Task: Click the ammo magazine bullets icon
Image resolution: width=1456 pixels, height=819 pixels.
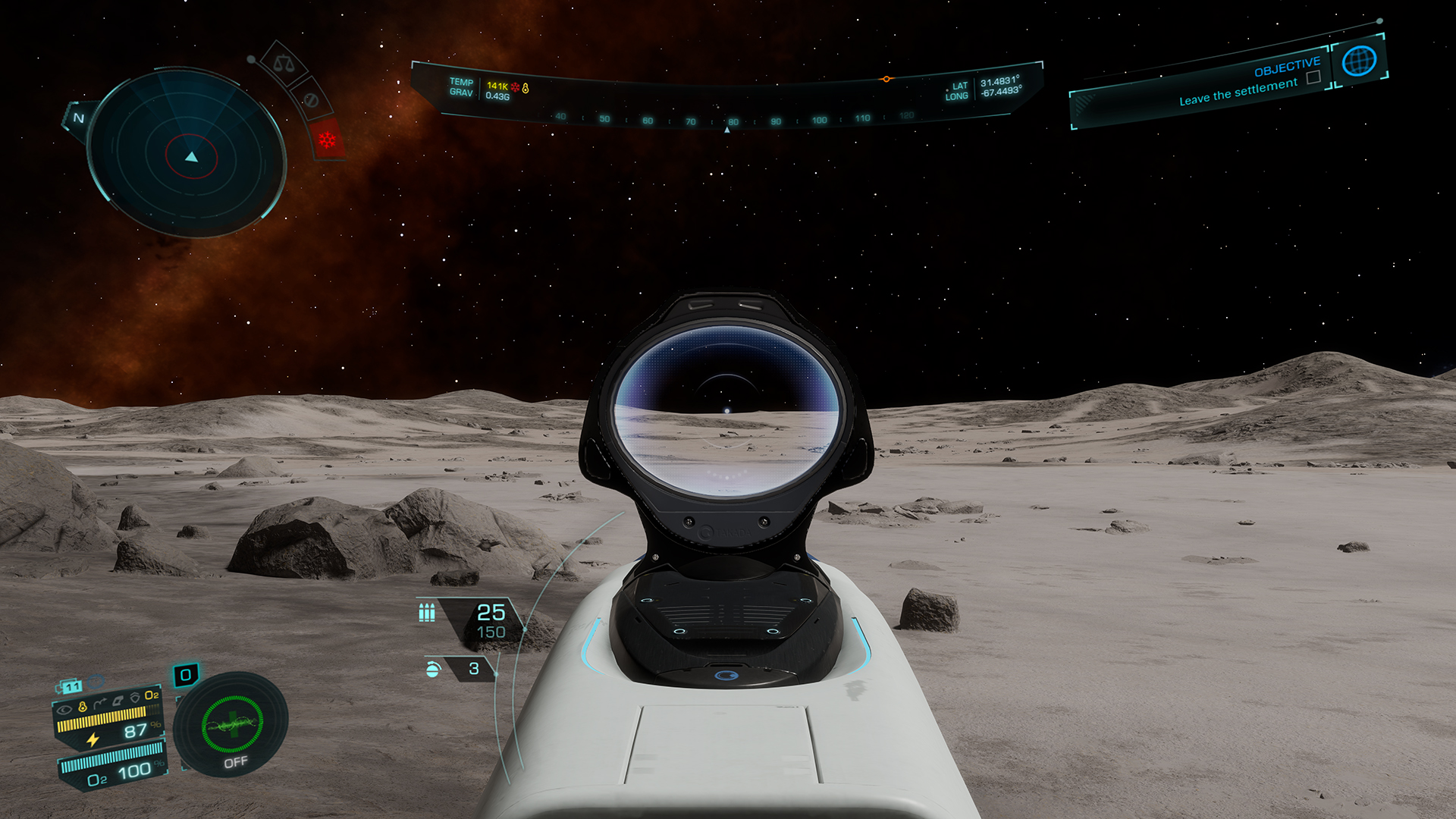Action: (x=427, y=611)
